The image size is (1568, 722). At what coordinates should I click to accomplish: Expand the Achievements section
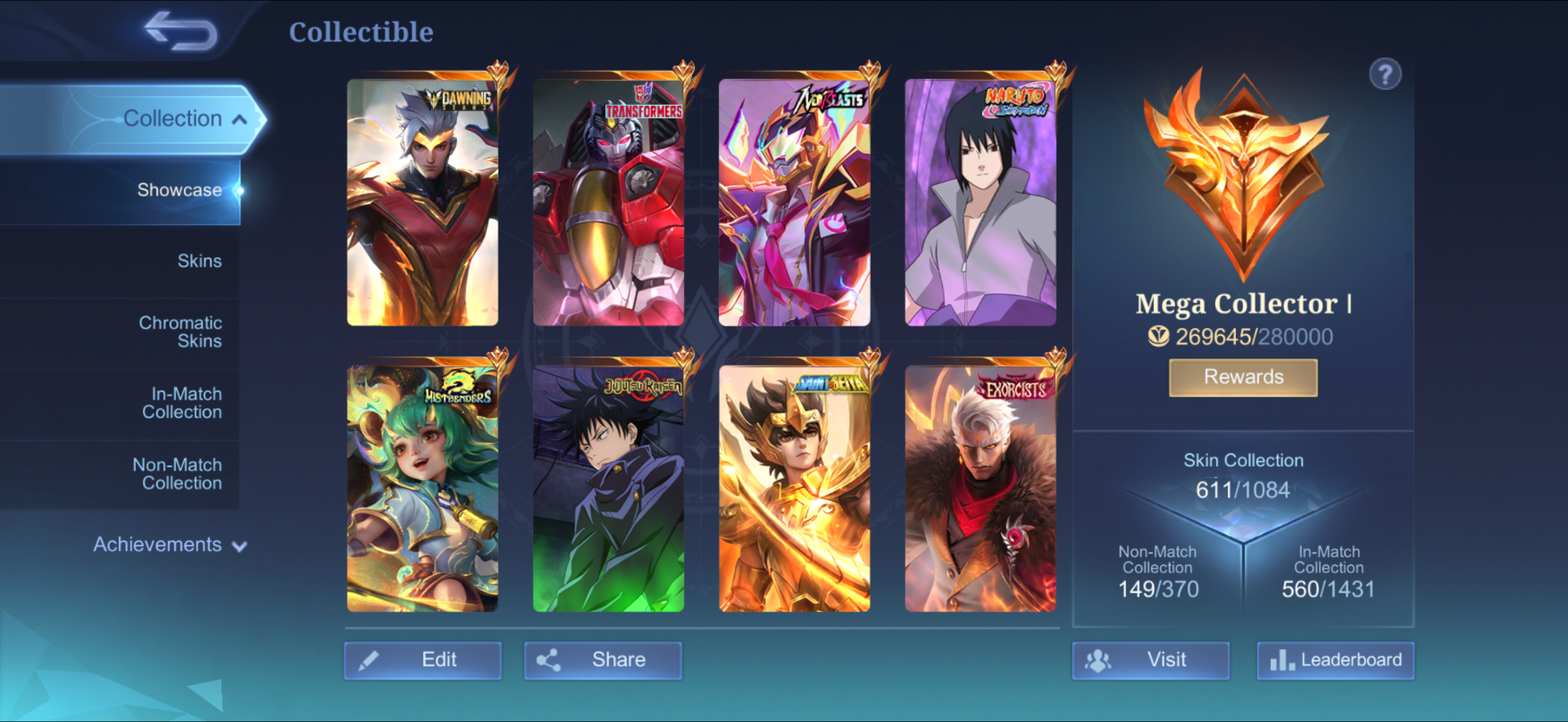[x=169, y=544]
